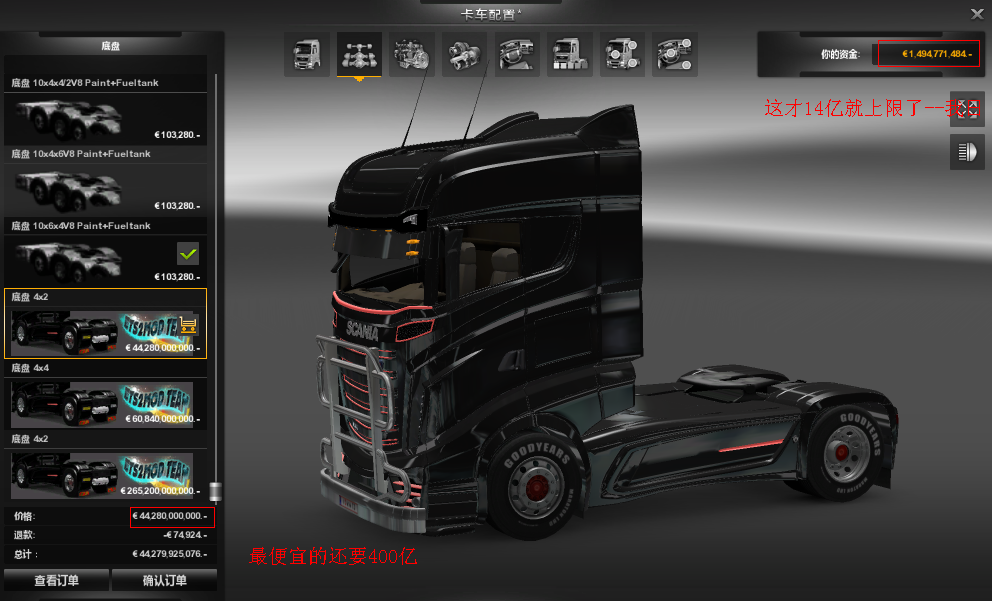The height and width of the screenshot is (601, 992).
Task: Switch to the engine category tab
Action: (411, 54)
